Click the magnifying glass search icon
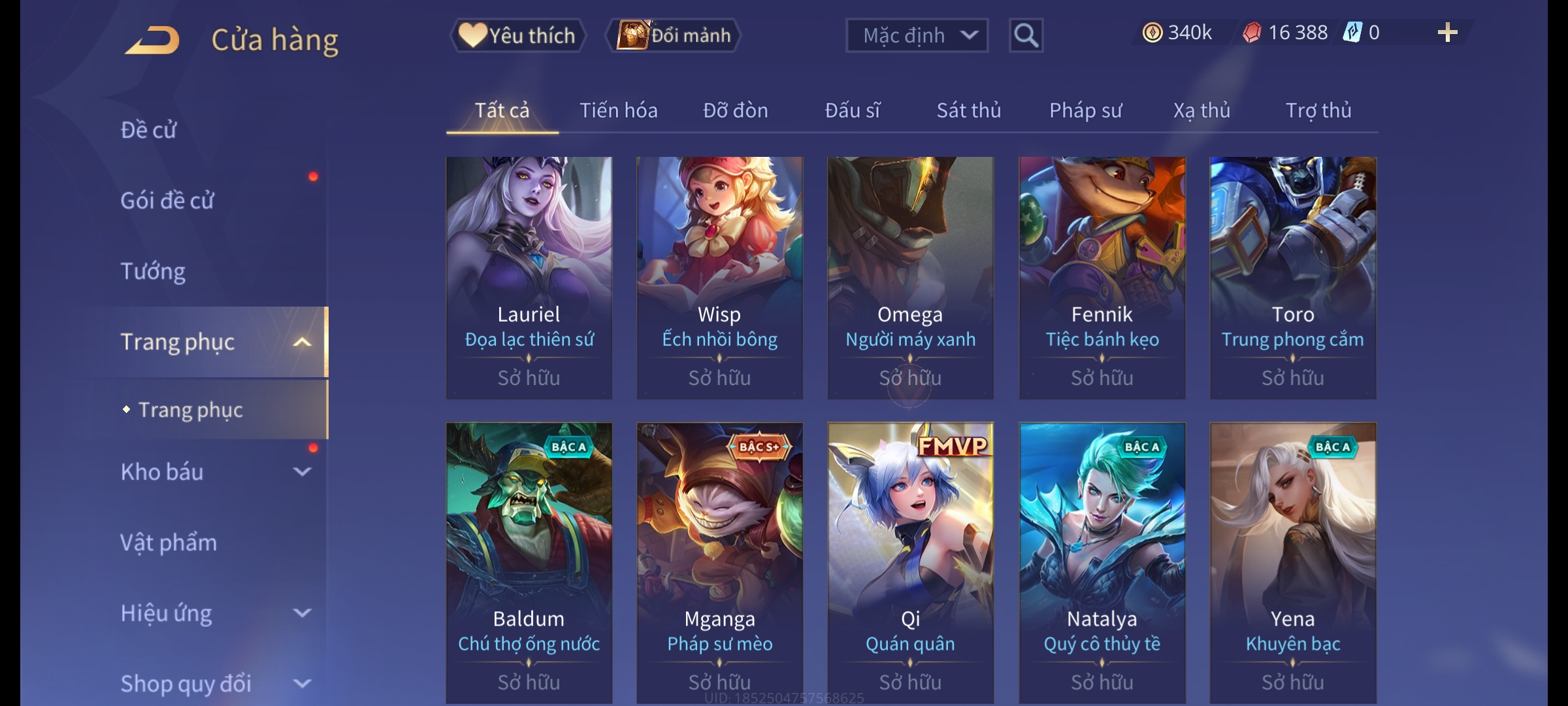This screenshot has height=706, width=1568. click(x=1026, y=35)
